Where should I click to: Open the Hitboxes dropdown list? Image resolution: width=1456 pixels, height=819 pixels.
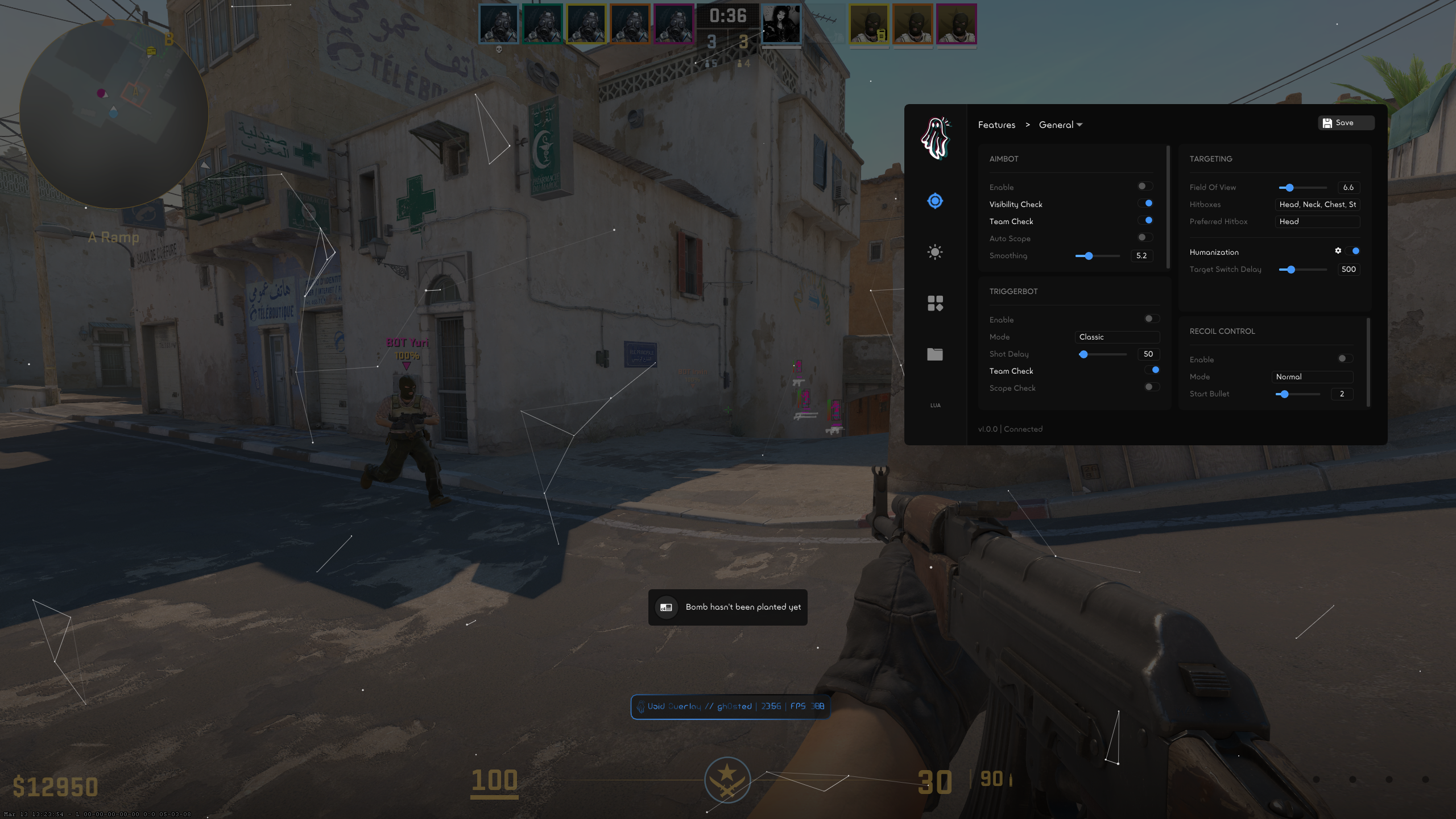click(1317, 205)
